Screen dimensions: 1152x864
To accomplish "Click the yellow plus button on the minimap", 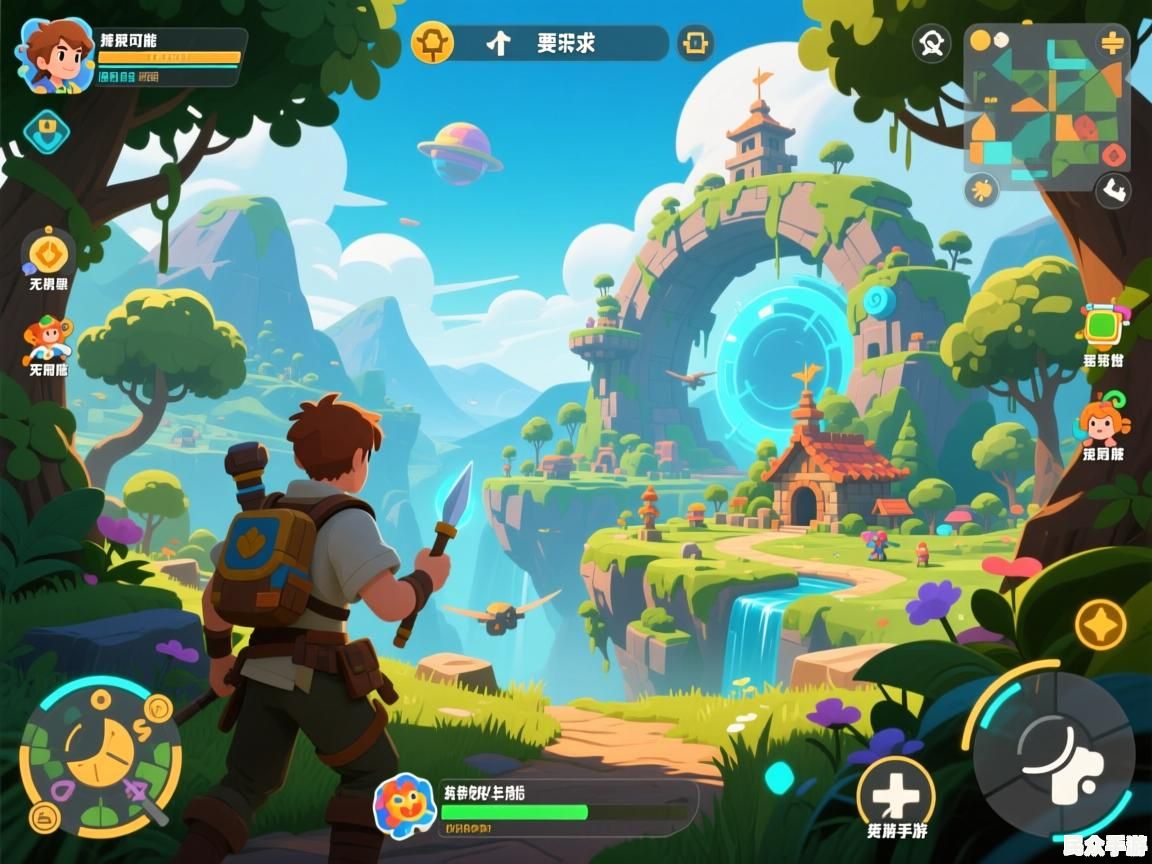I will [1112, 42].
